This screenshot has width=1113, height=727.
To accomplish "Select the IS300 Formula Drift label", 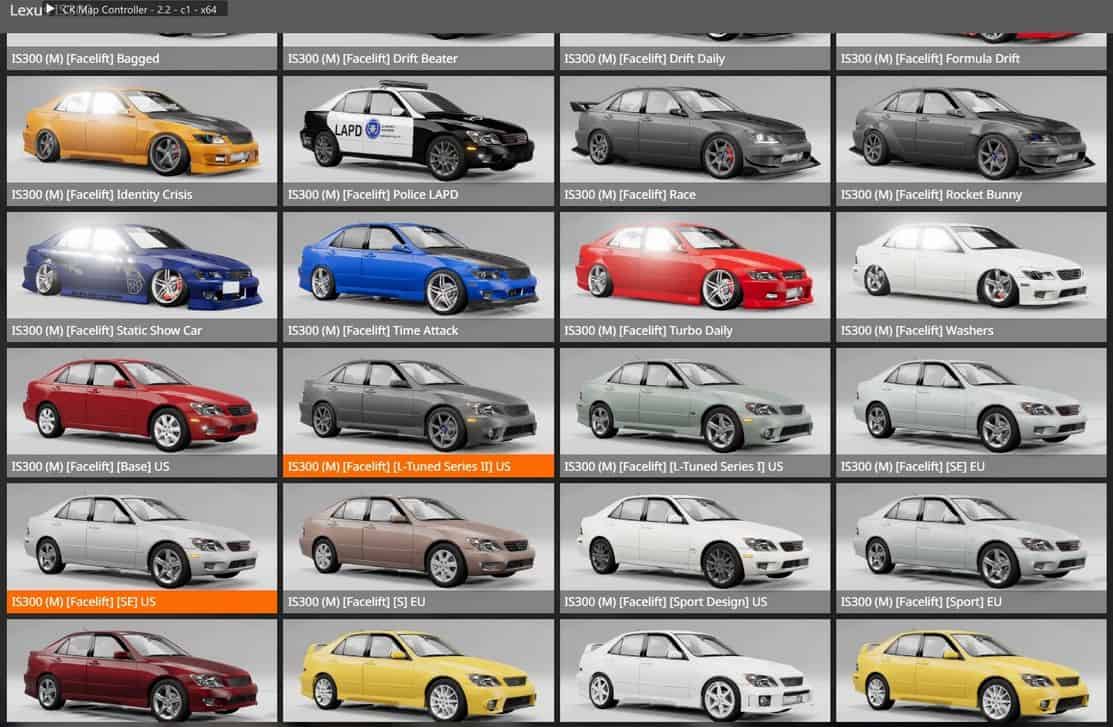I will click(x=930, y=59).
